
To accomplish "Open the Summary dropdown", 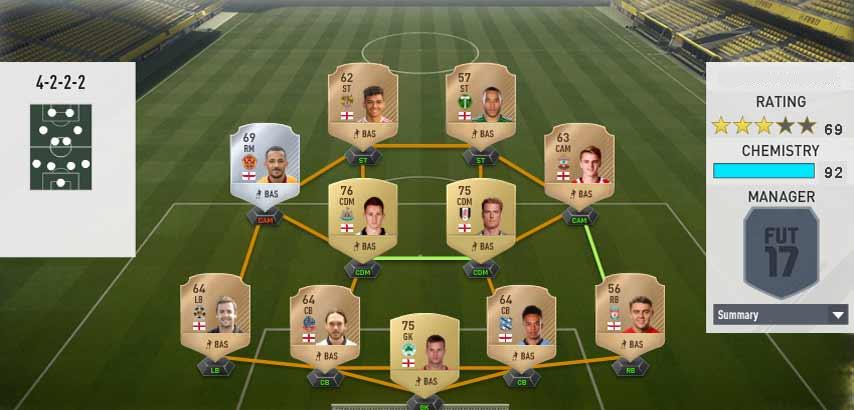I will (781, 315).
